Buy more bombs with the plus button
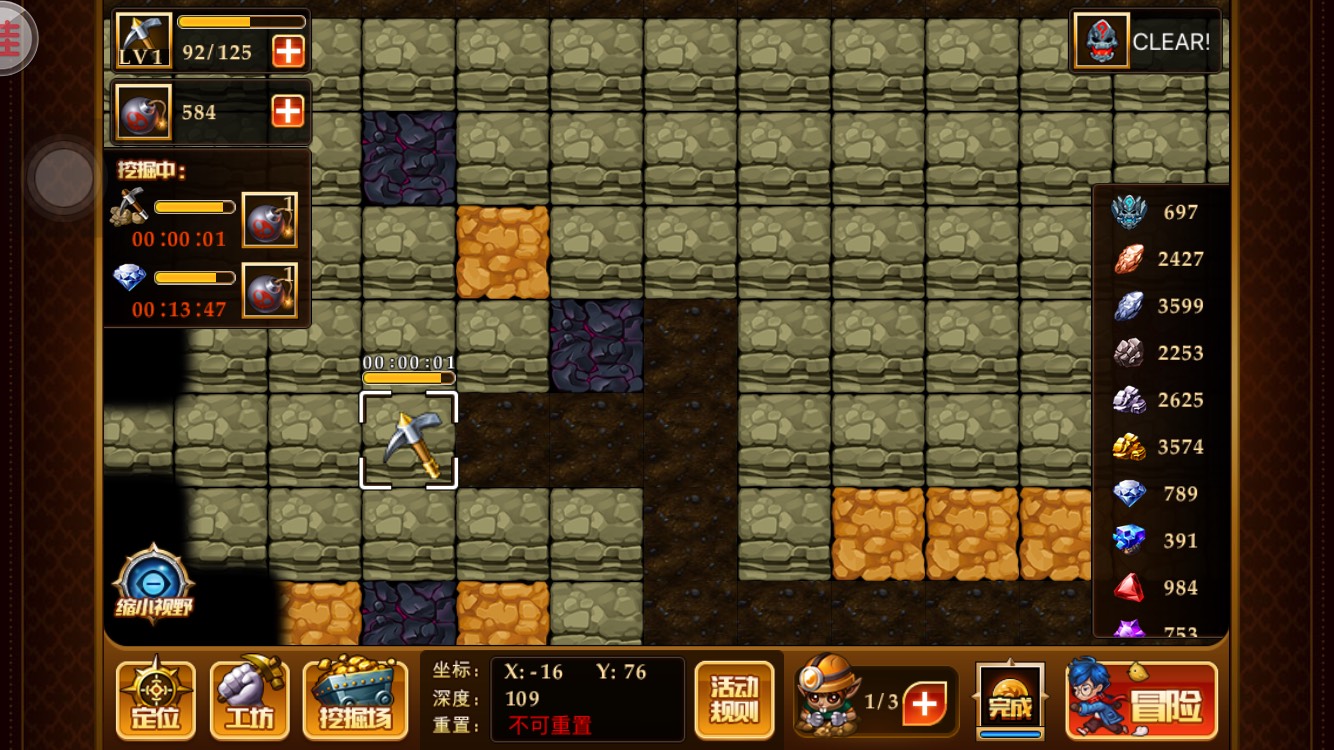Screen dimensions: 1334x750 pyautogui.click(x=288, y=111)
